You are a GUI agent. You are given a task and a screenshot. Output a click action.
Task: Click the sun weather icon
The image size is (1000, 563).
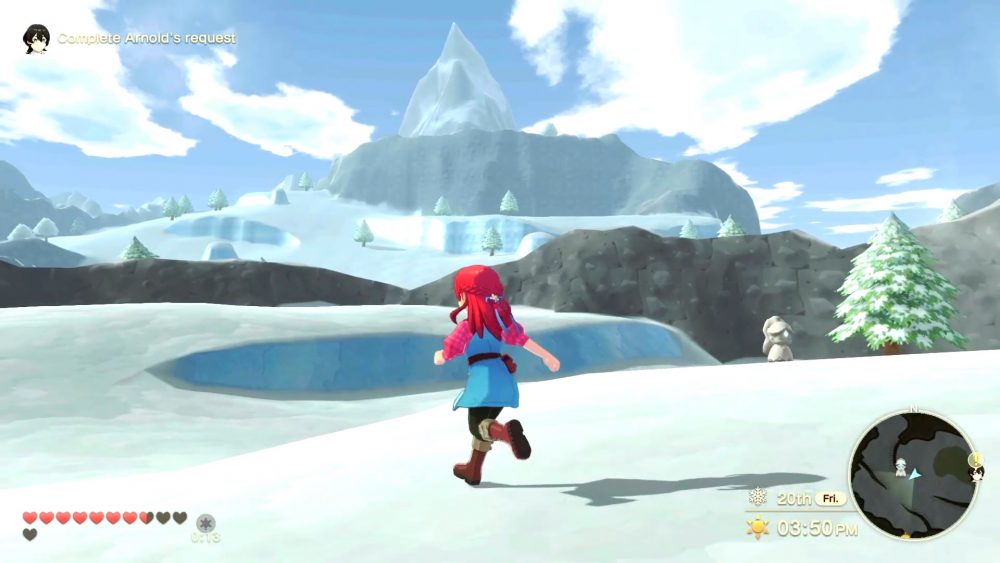[758, 527]
